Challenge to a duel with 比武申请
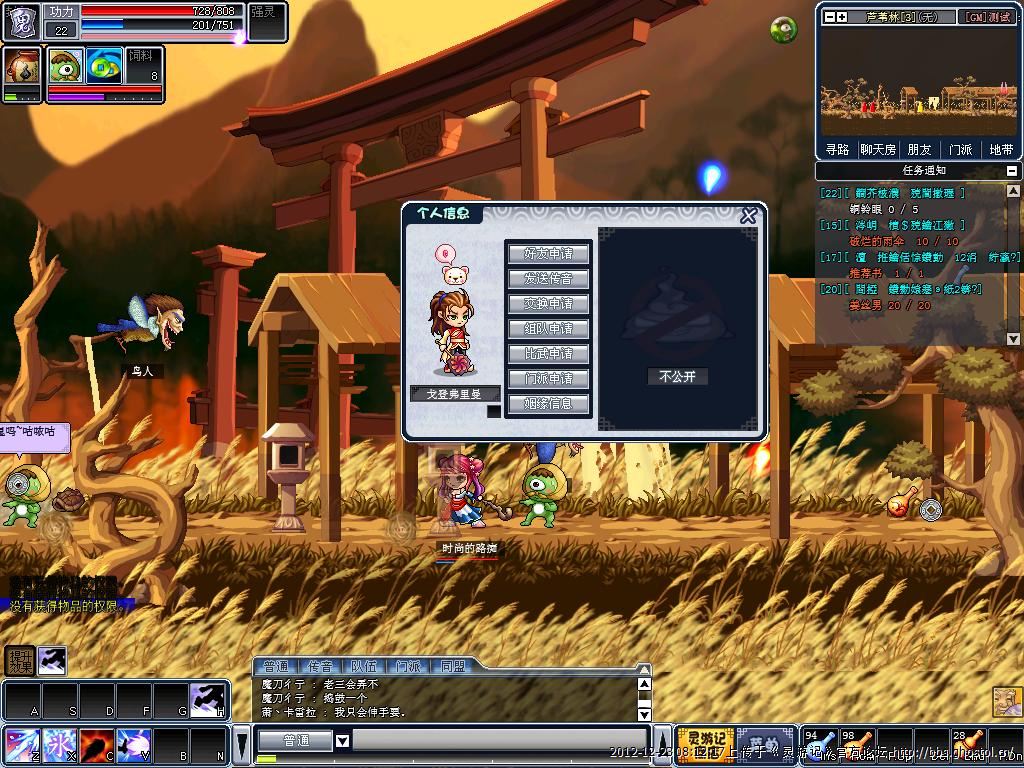Viewport: 1024px width, 768px height. tap(548, 353)
